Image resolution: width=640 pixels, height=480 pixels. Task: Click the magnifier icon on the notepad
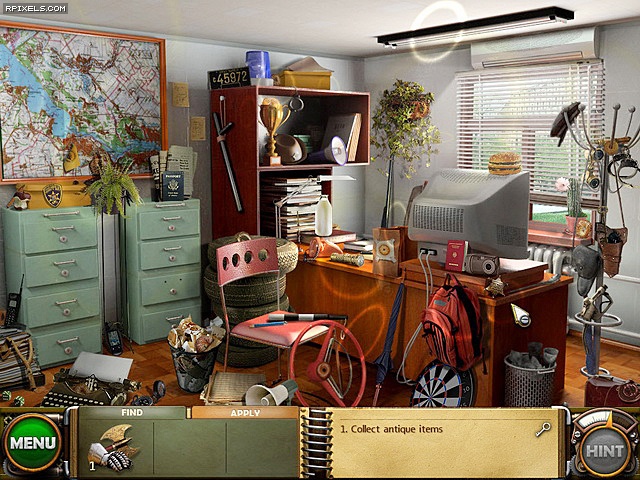click(x=543, y=429)
